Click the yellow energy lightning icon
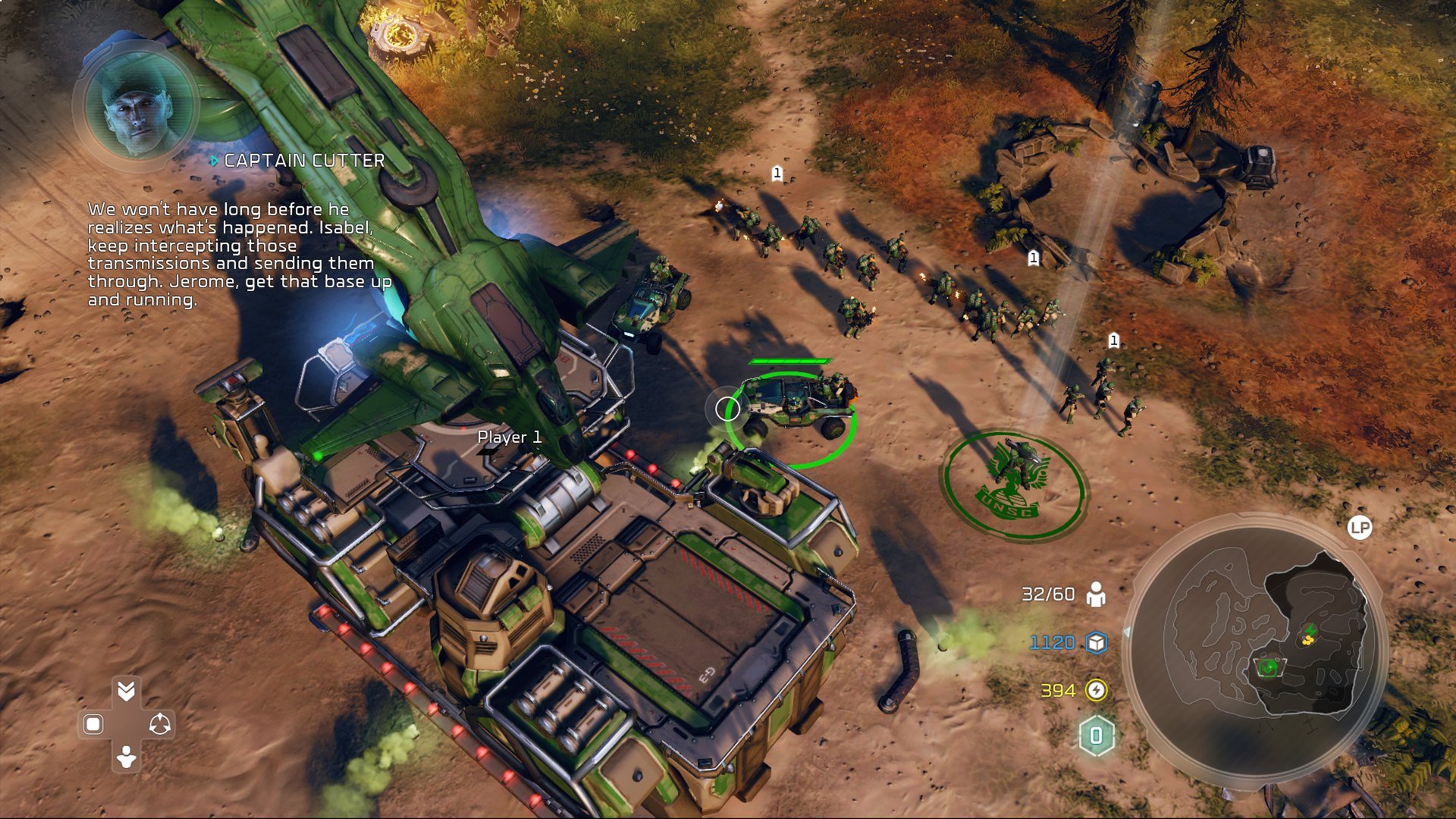Image resolution: width=1456 pixels, height=819 pixels. [1096, 691]
